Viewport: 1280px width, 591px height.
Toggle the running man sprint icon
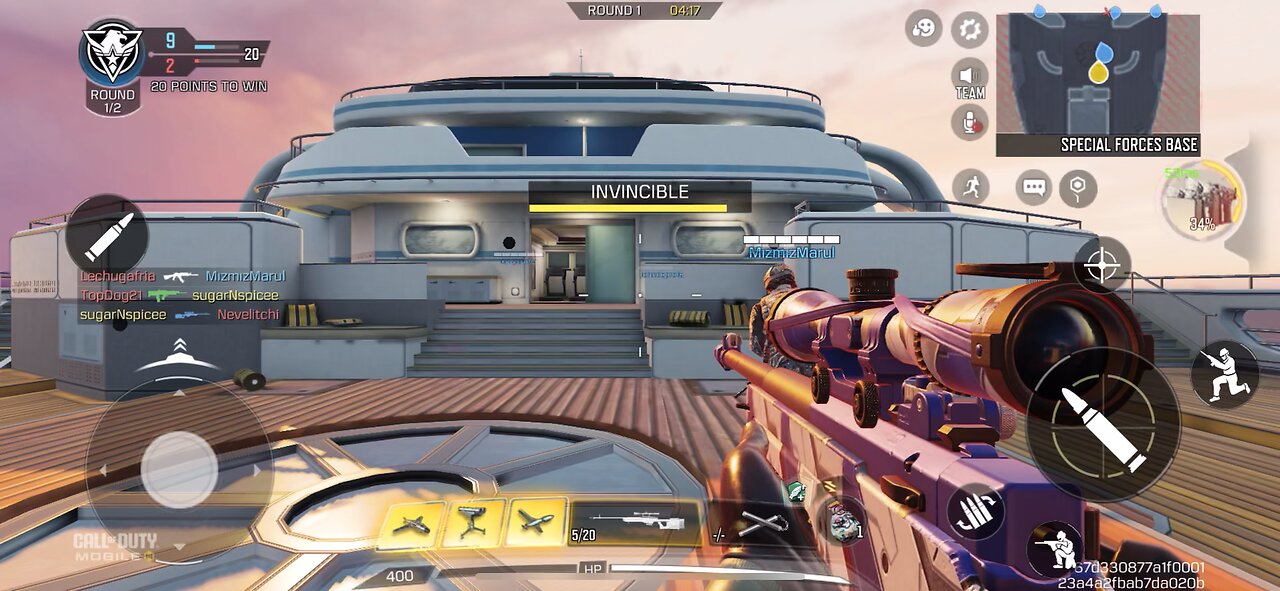click(970, 186)
